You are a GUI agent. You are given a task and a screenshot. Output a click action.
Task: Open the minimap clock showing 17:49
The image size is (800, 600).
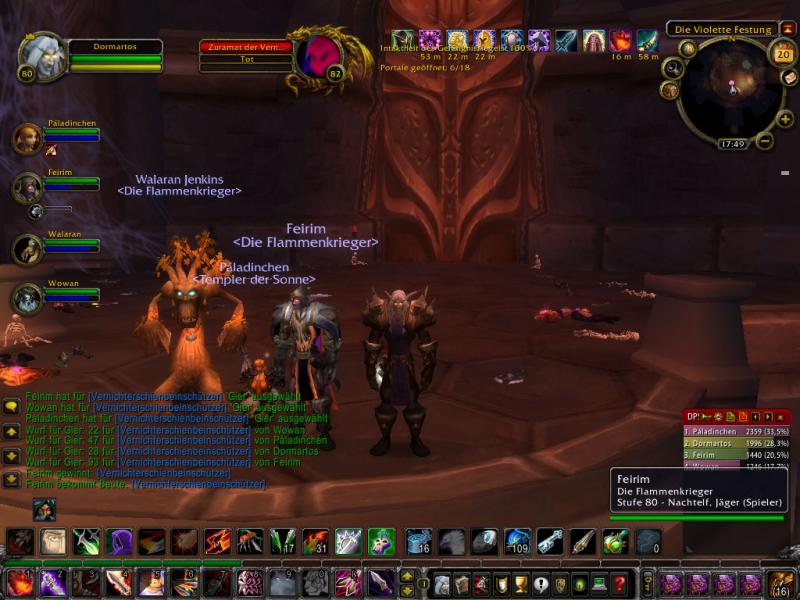click(733, 144)
